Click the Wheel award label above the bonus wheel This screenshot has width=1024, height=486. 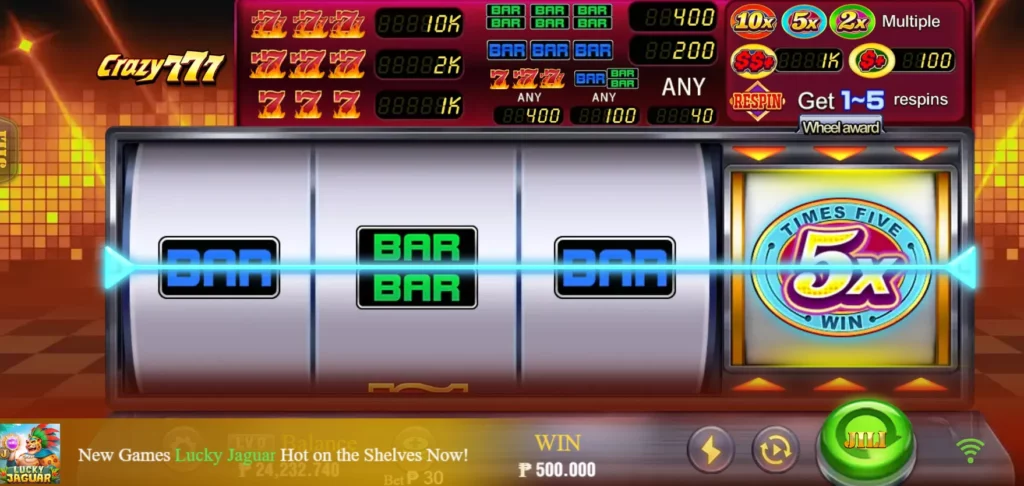point(841,127)
